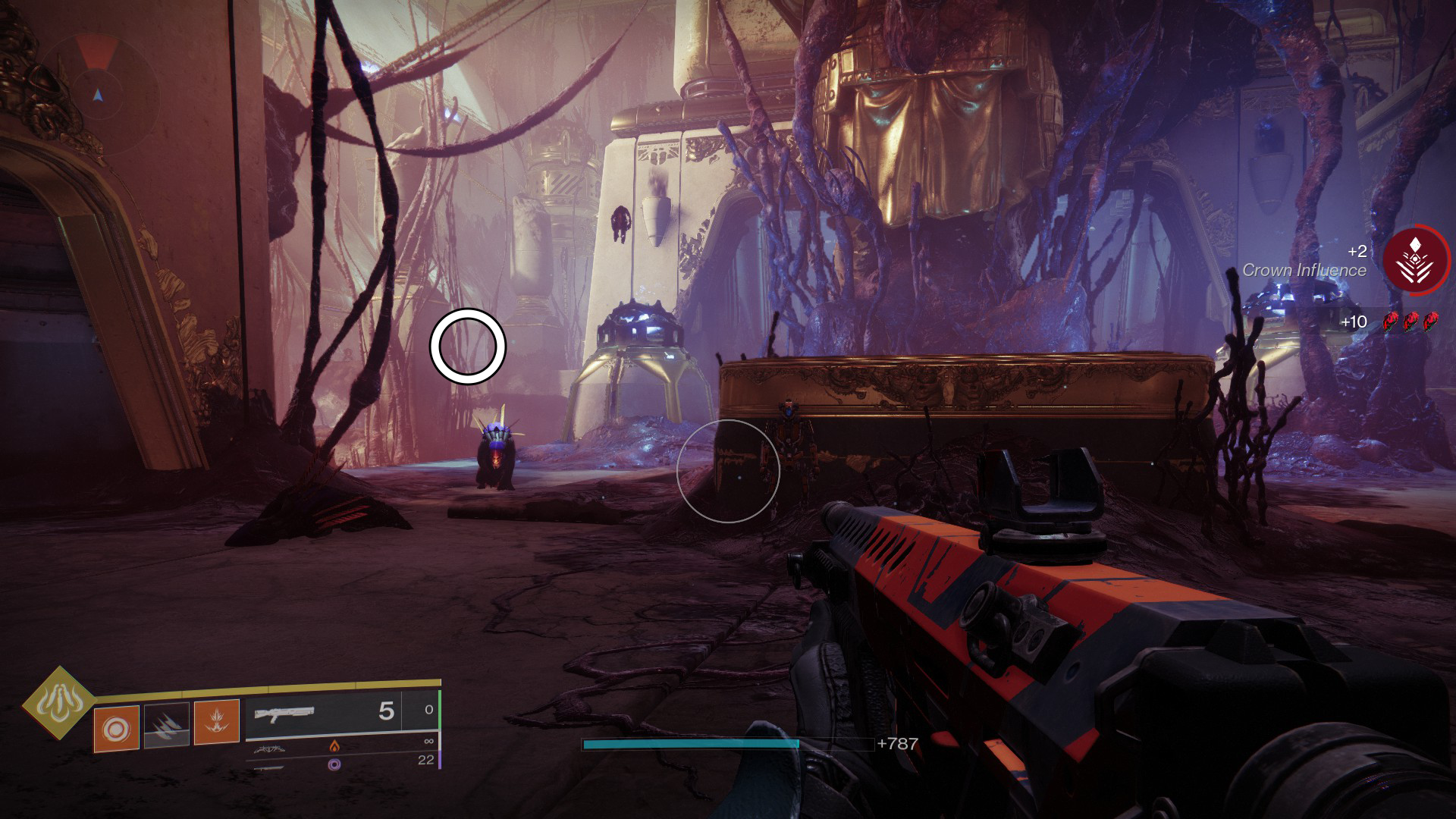Select the throwing knives melee ability
This screenshot has height=819, width=1456.
point(167,726)
